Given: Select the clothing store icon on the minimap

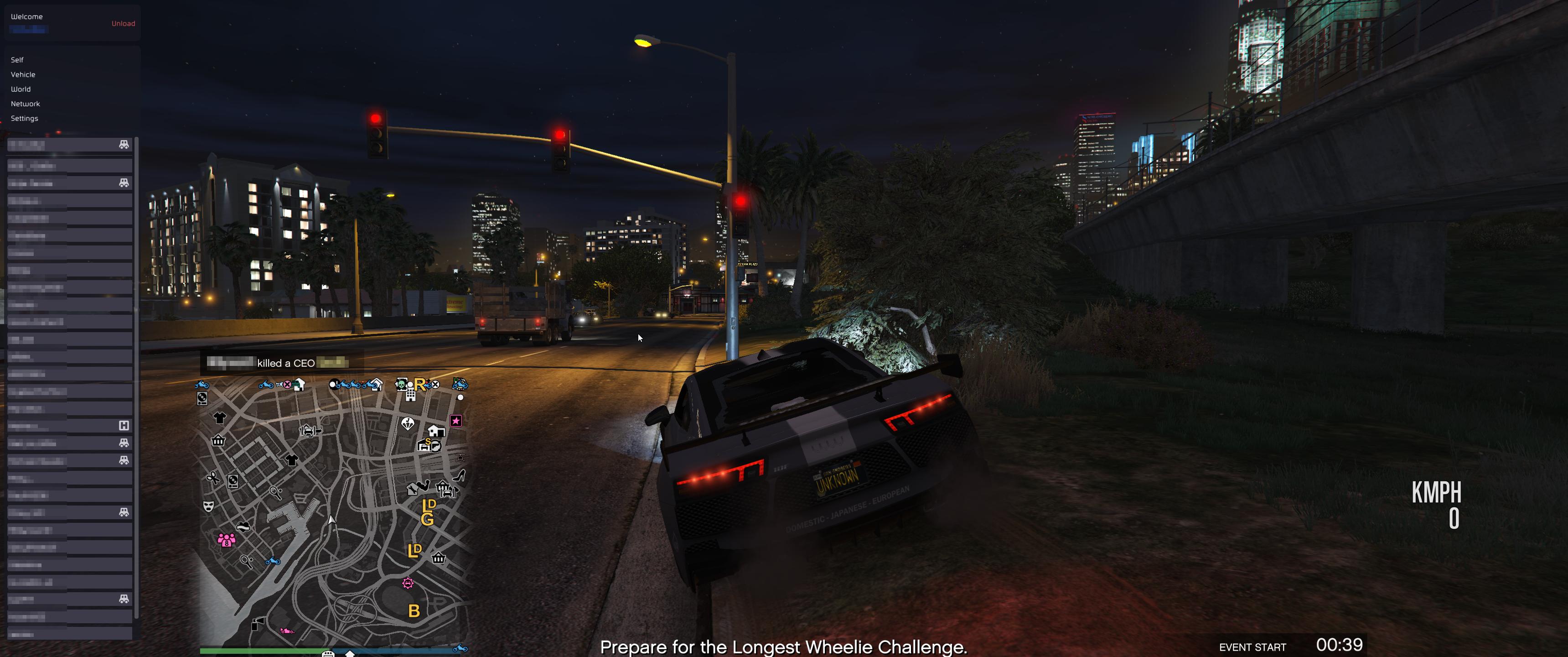Looking at the screenshot, I should (220, 418).
